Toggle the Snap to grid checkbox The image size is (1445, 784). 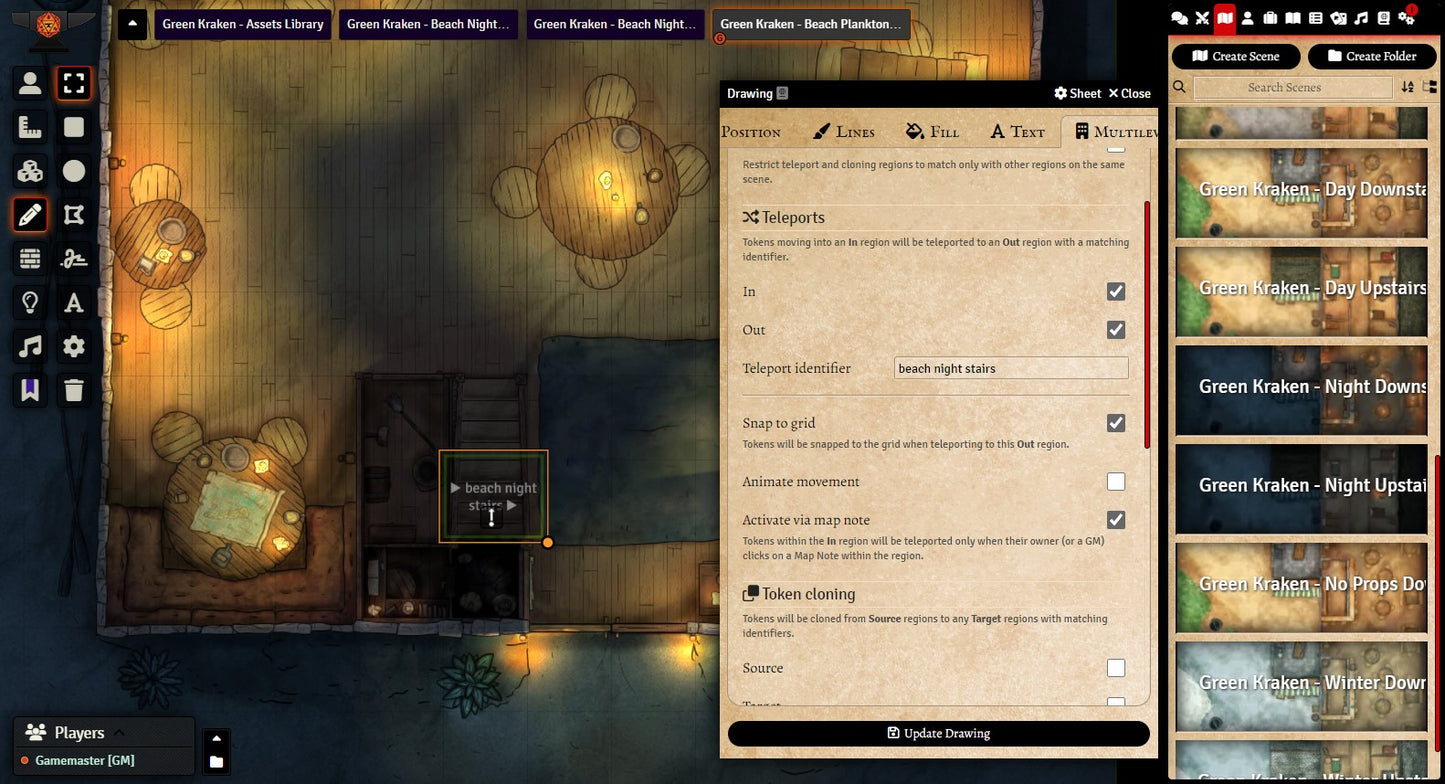pos(1116,423)
